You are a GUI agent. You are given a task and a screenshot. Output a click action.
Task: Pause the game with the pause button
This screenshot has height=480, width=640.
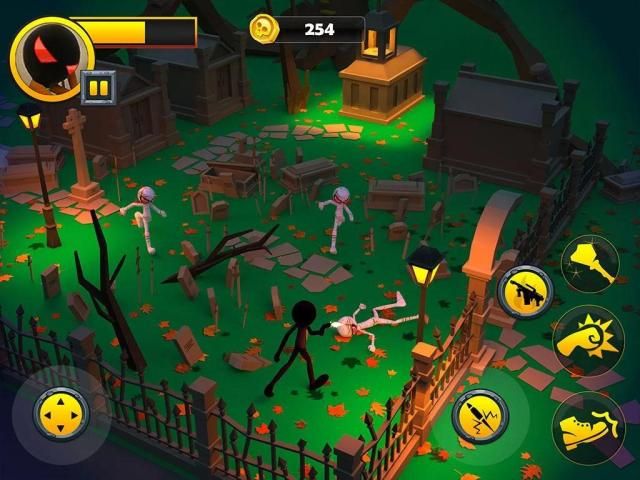point(98,86)
